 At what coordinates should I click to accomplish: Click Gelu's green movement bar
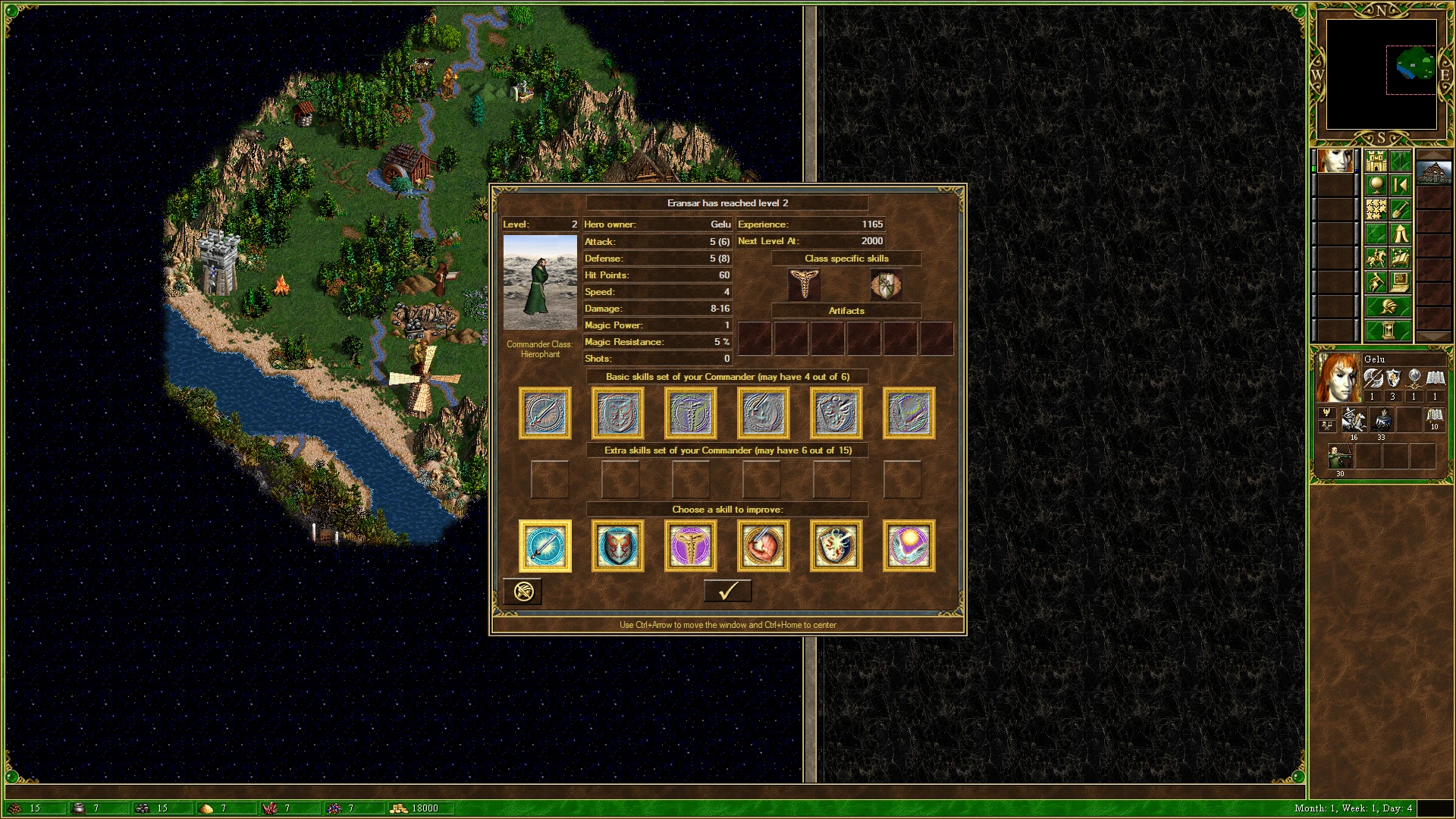point(1313,167)
